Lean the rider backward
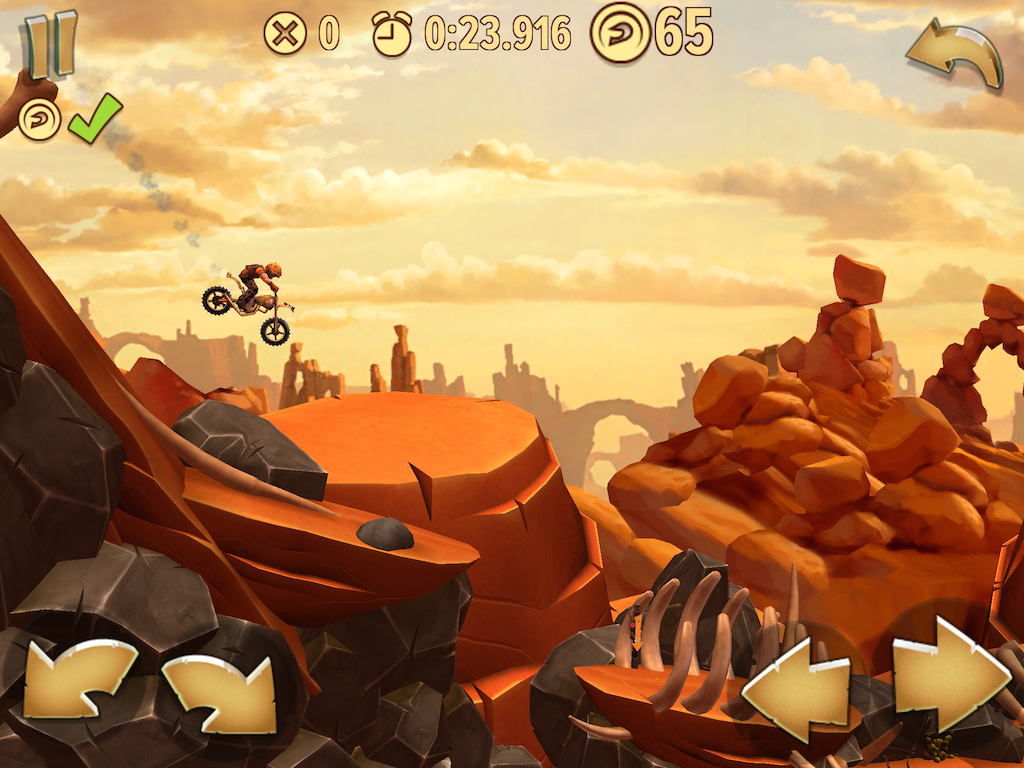This screenshot has height=768, width=1024. click(80, 680)
